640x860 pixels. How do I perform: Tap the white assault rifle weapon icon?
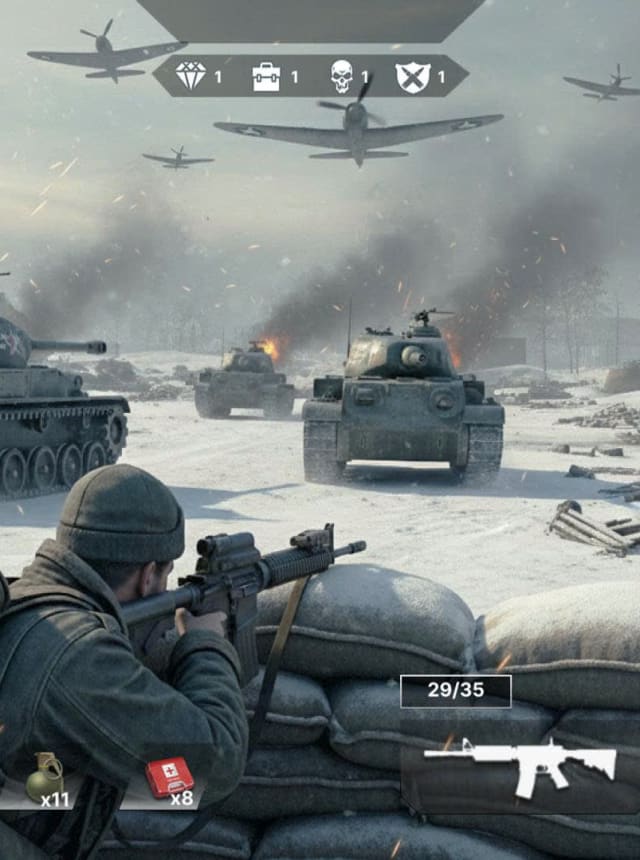point(520,766)
